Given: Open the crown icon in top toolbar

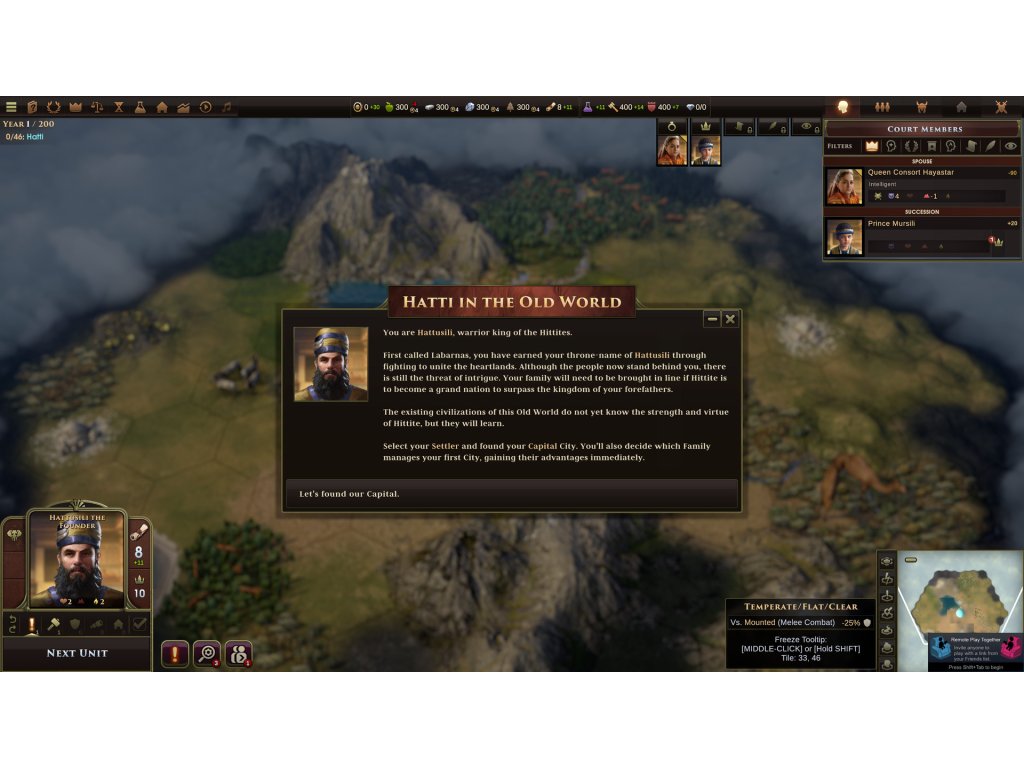Looking at the screenshot, I should coord(75,107).
